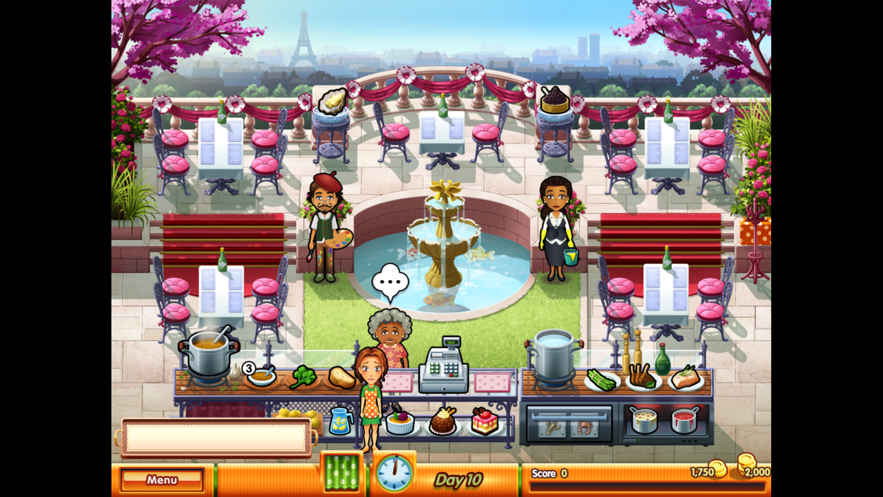The height and width of the screenshot is (497, 883).
Task: Open the Menu button
Action: tap(161, 480)
